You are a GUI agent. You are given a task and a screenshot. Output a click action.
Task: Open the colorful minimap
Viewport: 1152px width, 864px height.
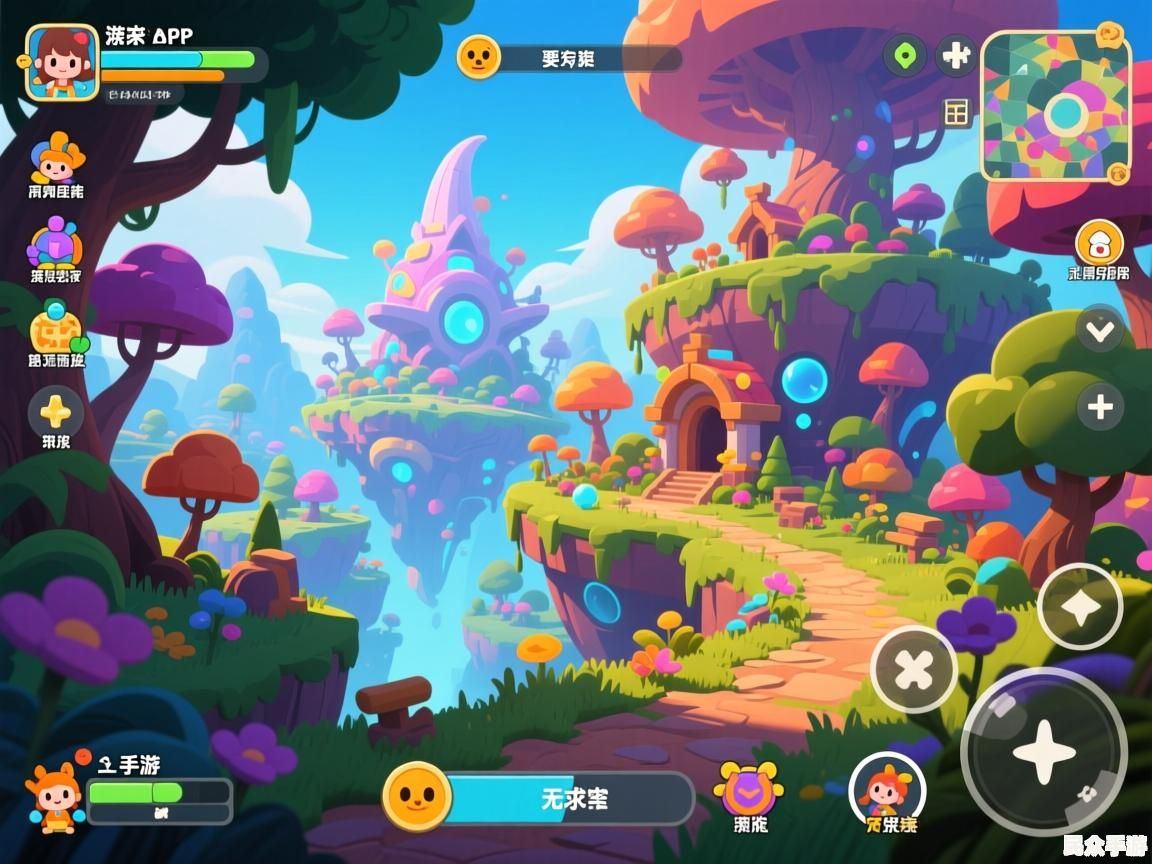[1055, 107]
